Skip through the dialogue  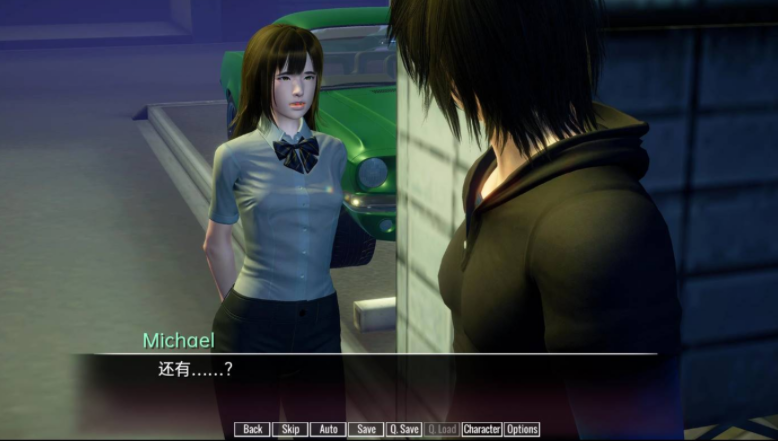(x=290, y=429)
